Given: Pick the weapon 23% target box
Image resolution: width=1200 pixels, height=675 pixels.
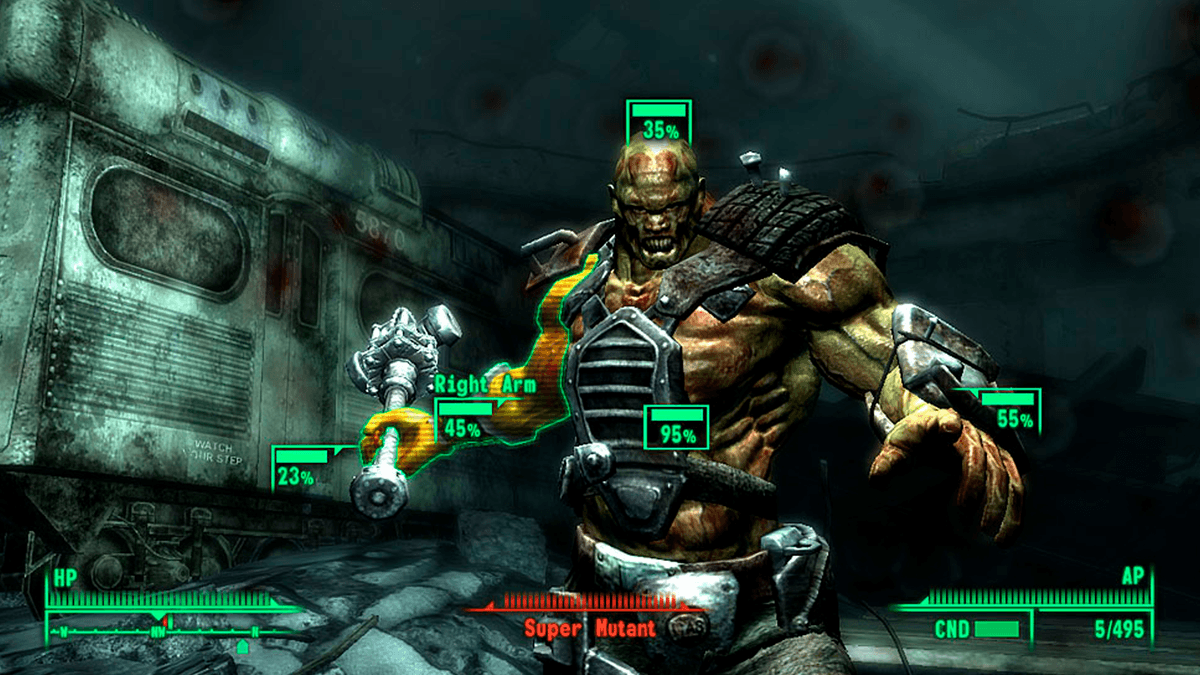Looking at the screenshot, I should click(x=301, y=468).
